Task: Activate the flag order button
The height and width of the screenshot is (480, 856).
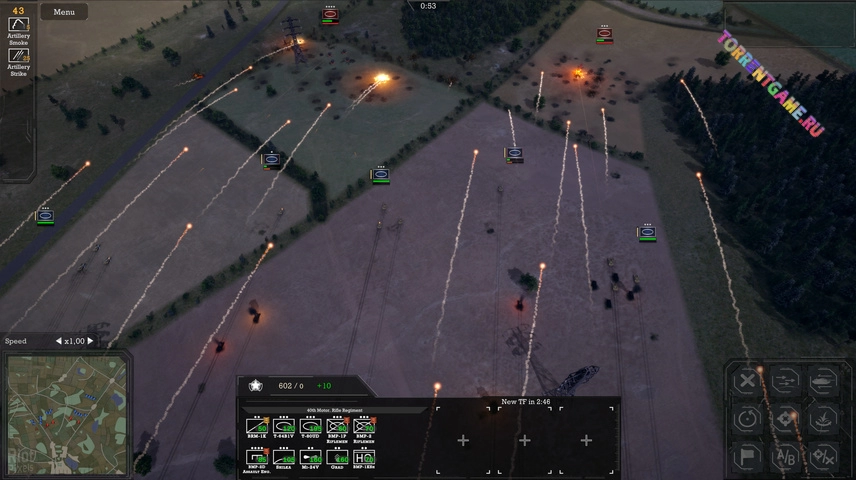Action: coord(747,456)
